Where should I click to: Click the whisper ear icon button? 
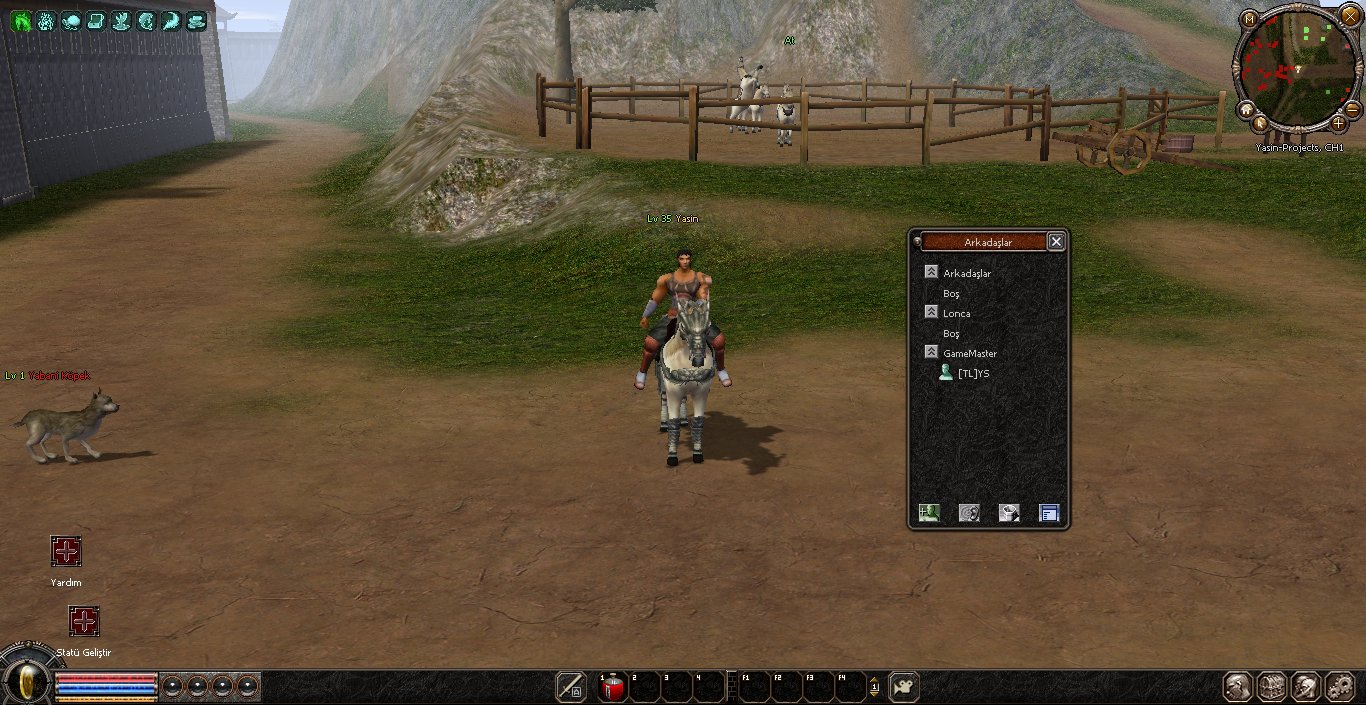tap(969, 513)
